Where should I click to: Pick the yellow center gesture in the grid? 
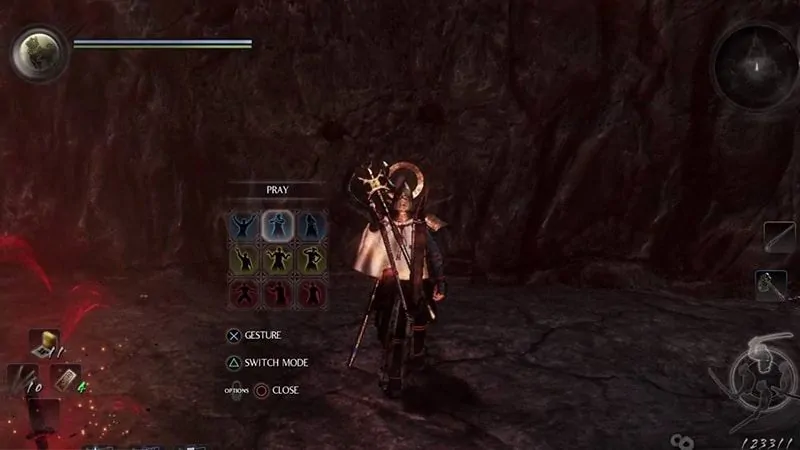277,260
